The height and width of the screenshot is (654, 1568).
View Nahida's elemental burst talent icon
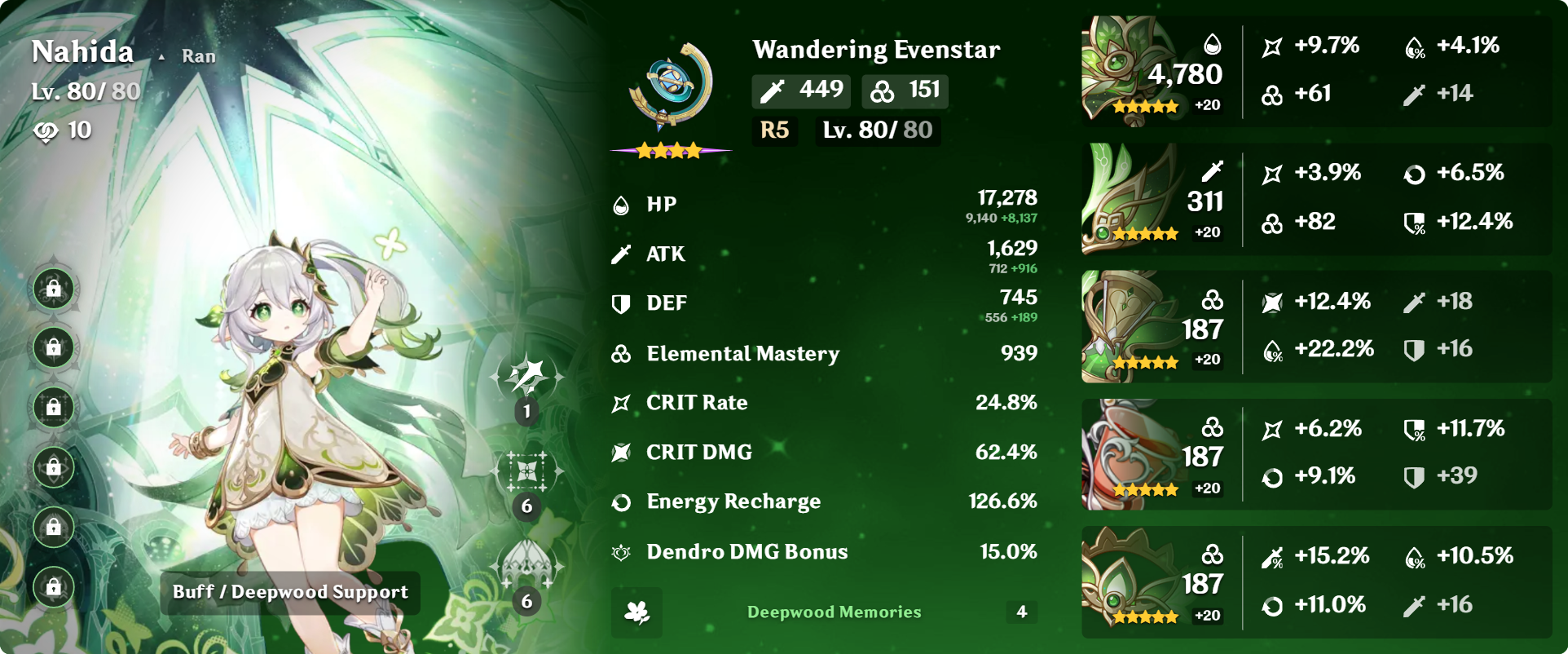pos(526,566)
